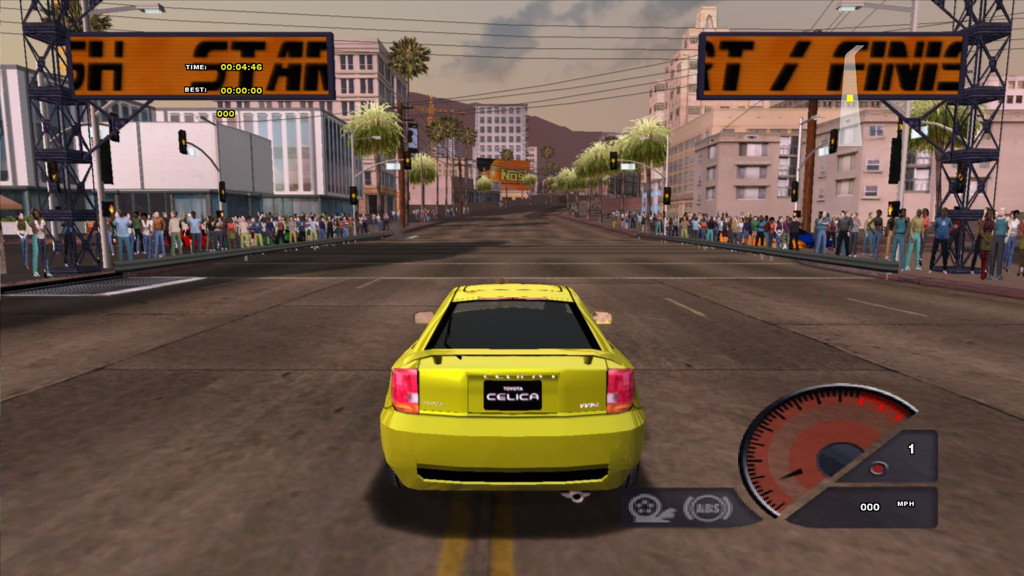This screenshot has height=576, width=1024.
Task: Click the red shift light indicator
Action: coord(877,468)
